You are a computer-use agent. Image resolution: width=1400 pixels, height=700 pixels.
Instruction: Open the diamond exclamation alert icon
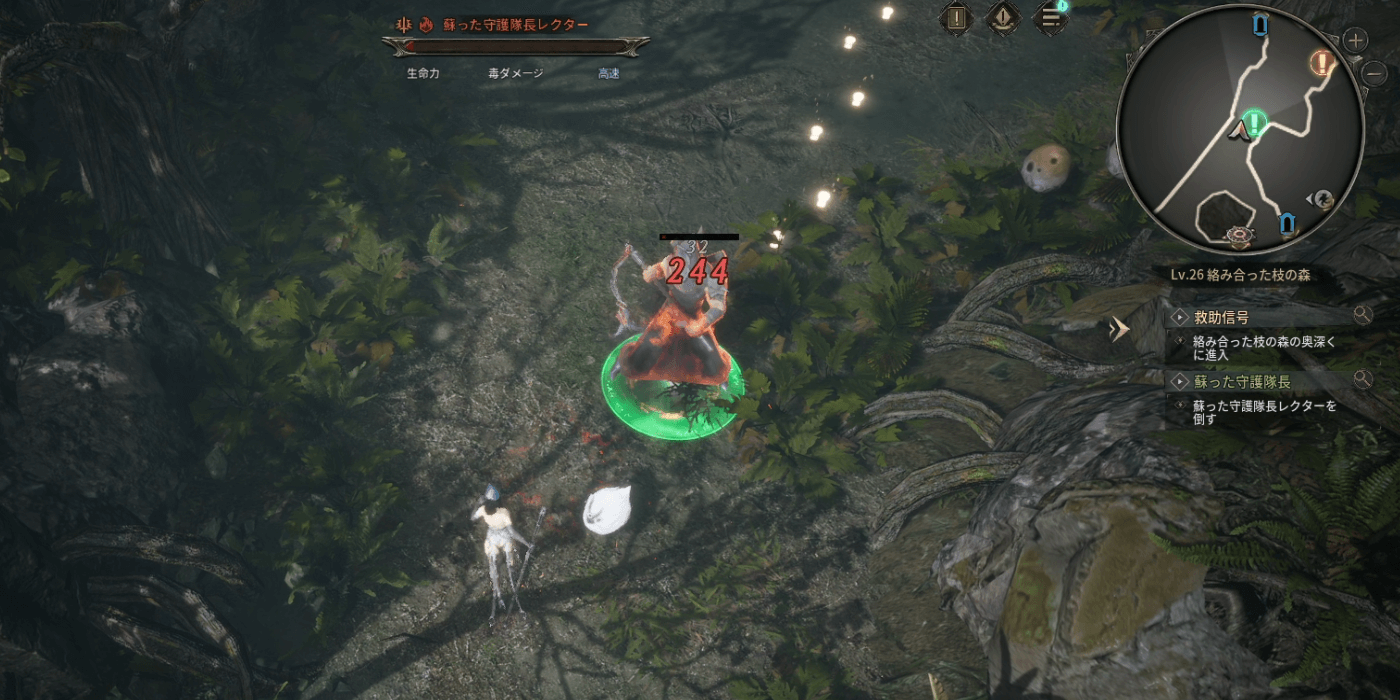click(x=1003, y=18)
